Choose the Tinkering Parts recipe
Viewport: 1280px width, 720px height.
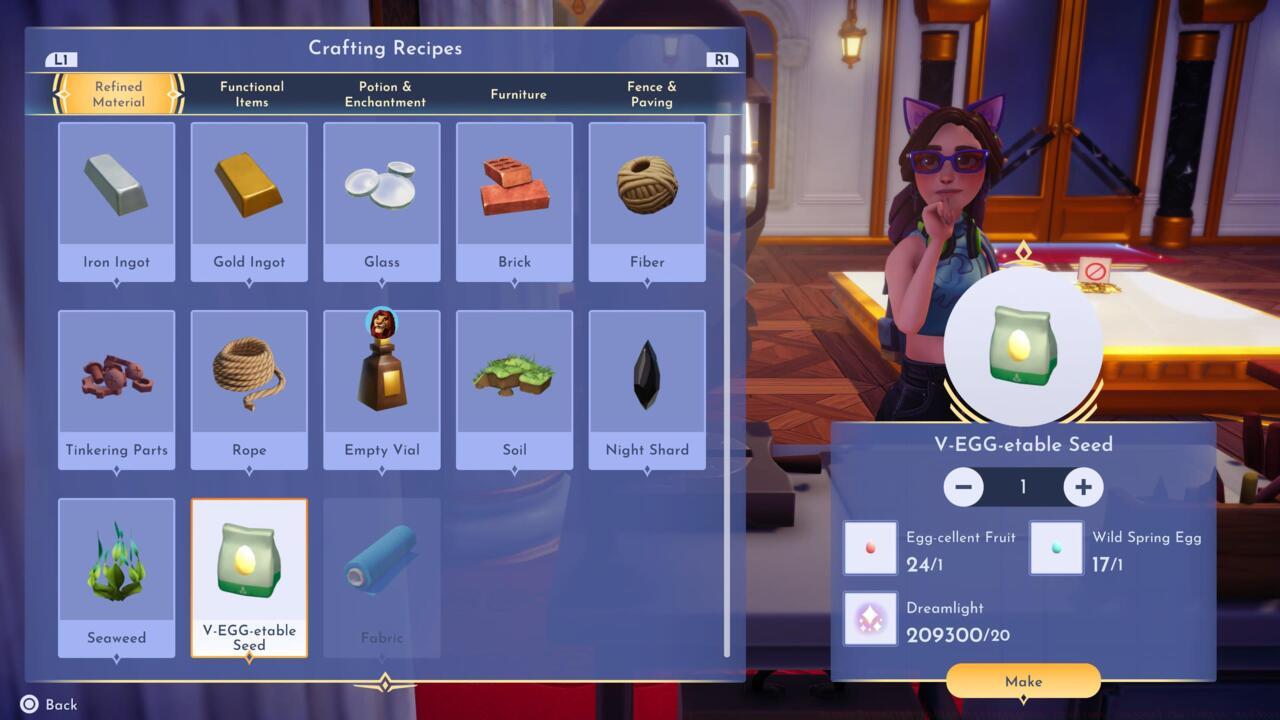117,390
